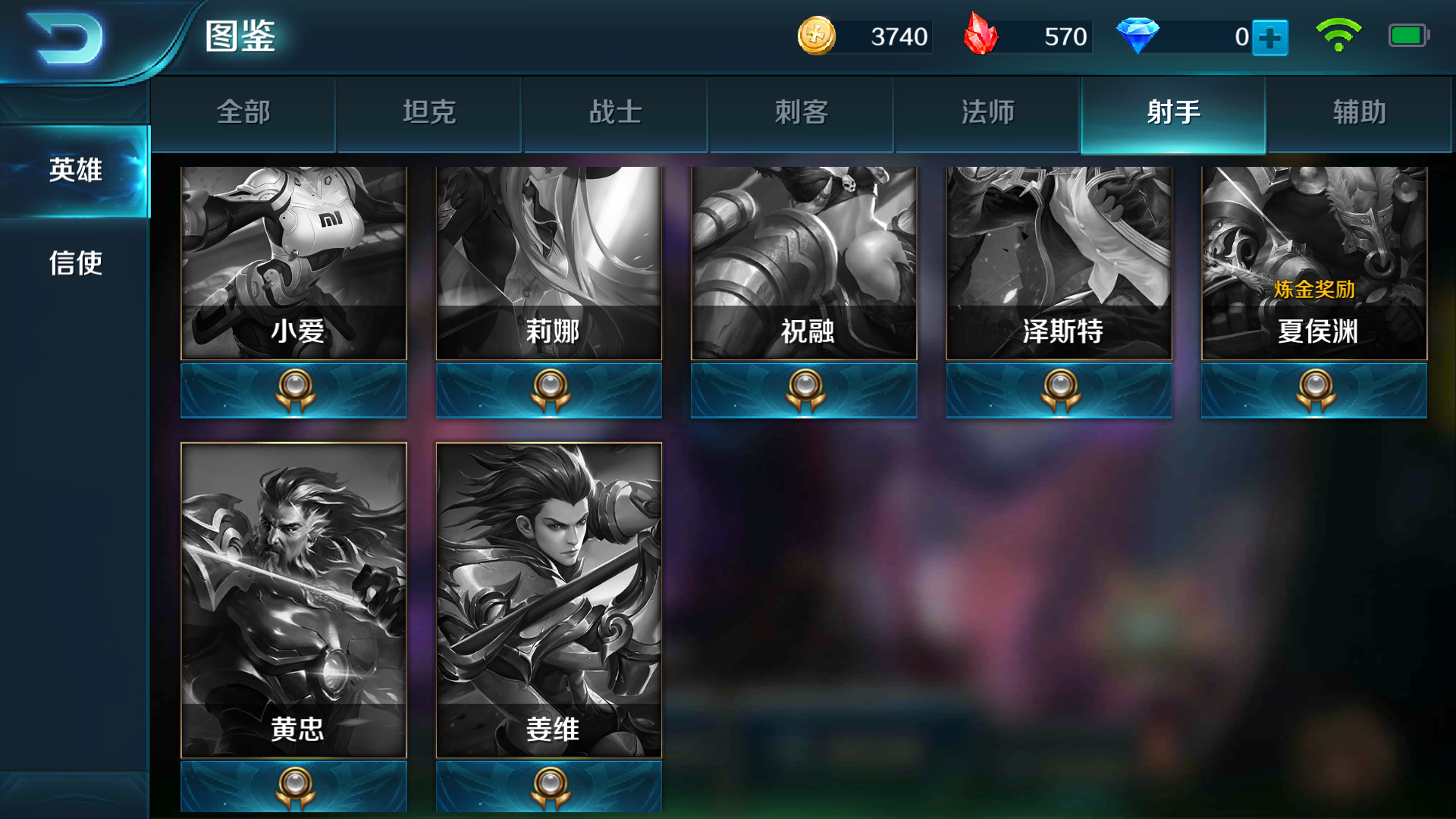Viewport: 1456px width, 819px height.
Task: Switch to the 坦克 category
Action: (x=428, y=111)
